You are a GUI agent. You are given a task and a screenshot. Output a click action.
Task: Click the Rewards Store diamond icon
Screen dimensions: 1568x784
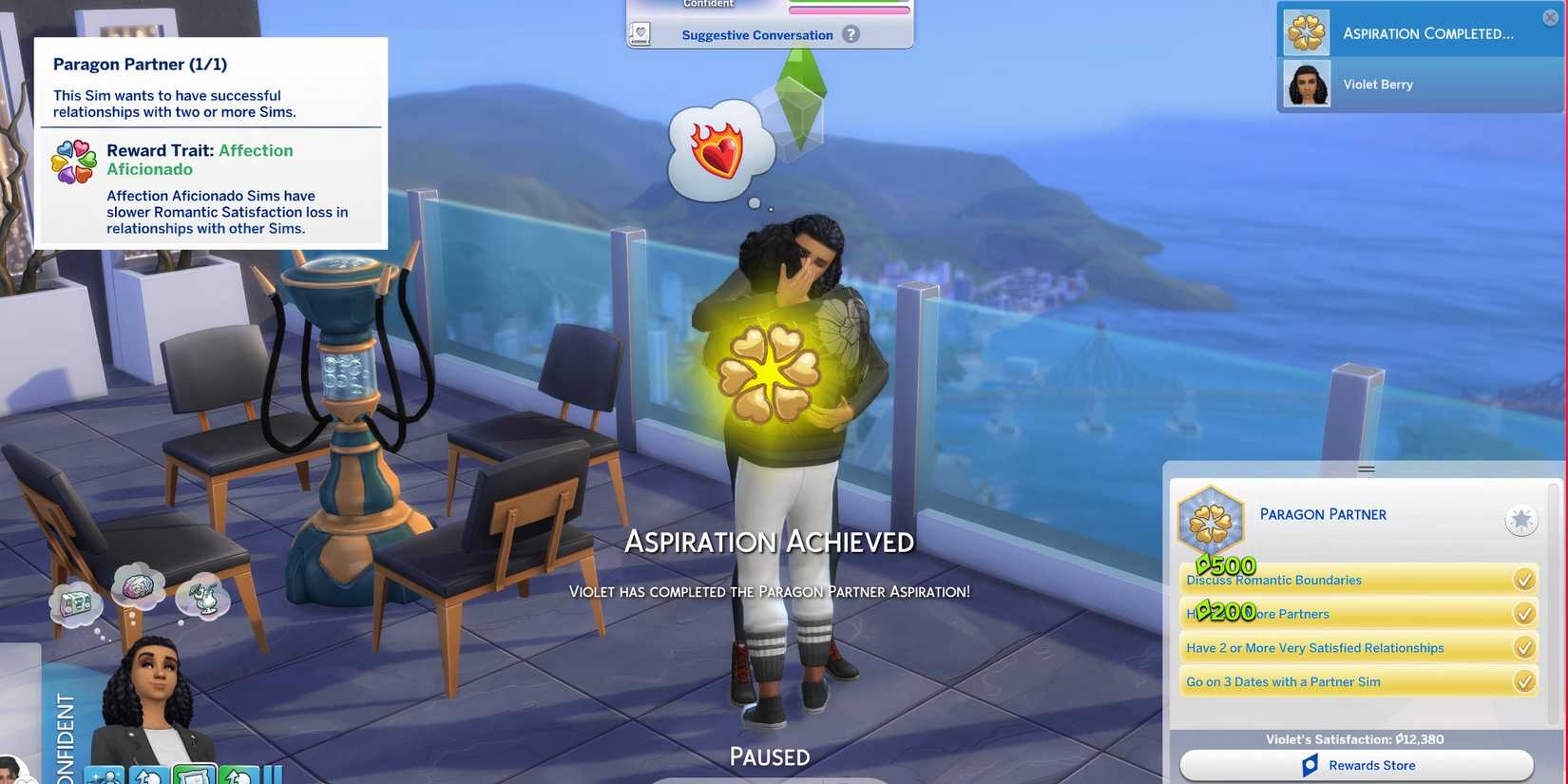click(x=1310, y=765)
